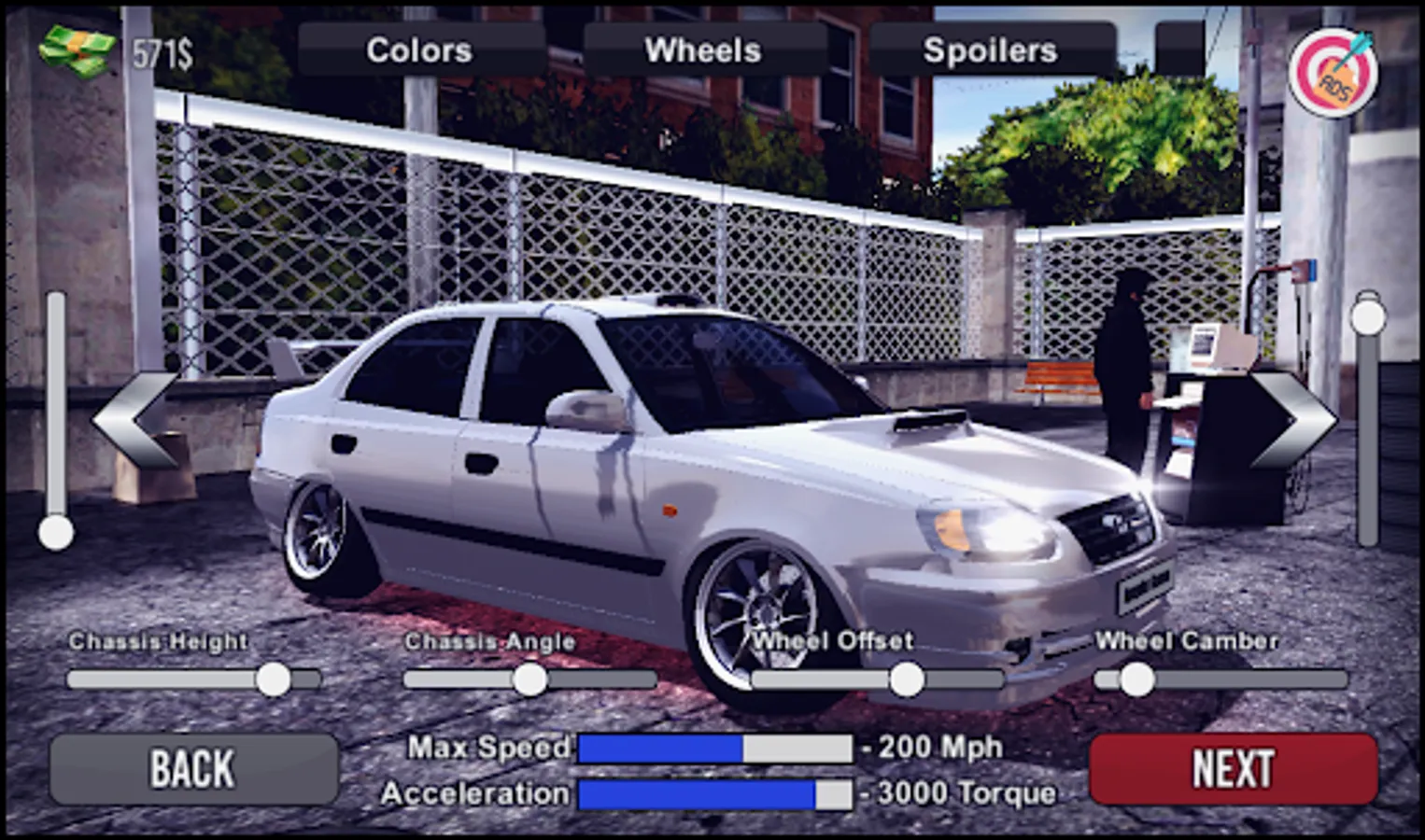Click the Max Speed progress bar
This screenshot has height=840, width=1425.
714,747
